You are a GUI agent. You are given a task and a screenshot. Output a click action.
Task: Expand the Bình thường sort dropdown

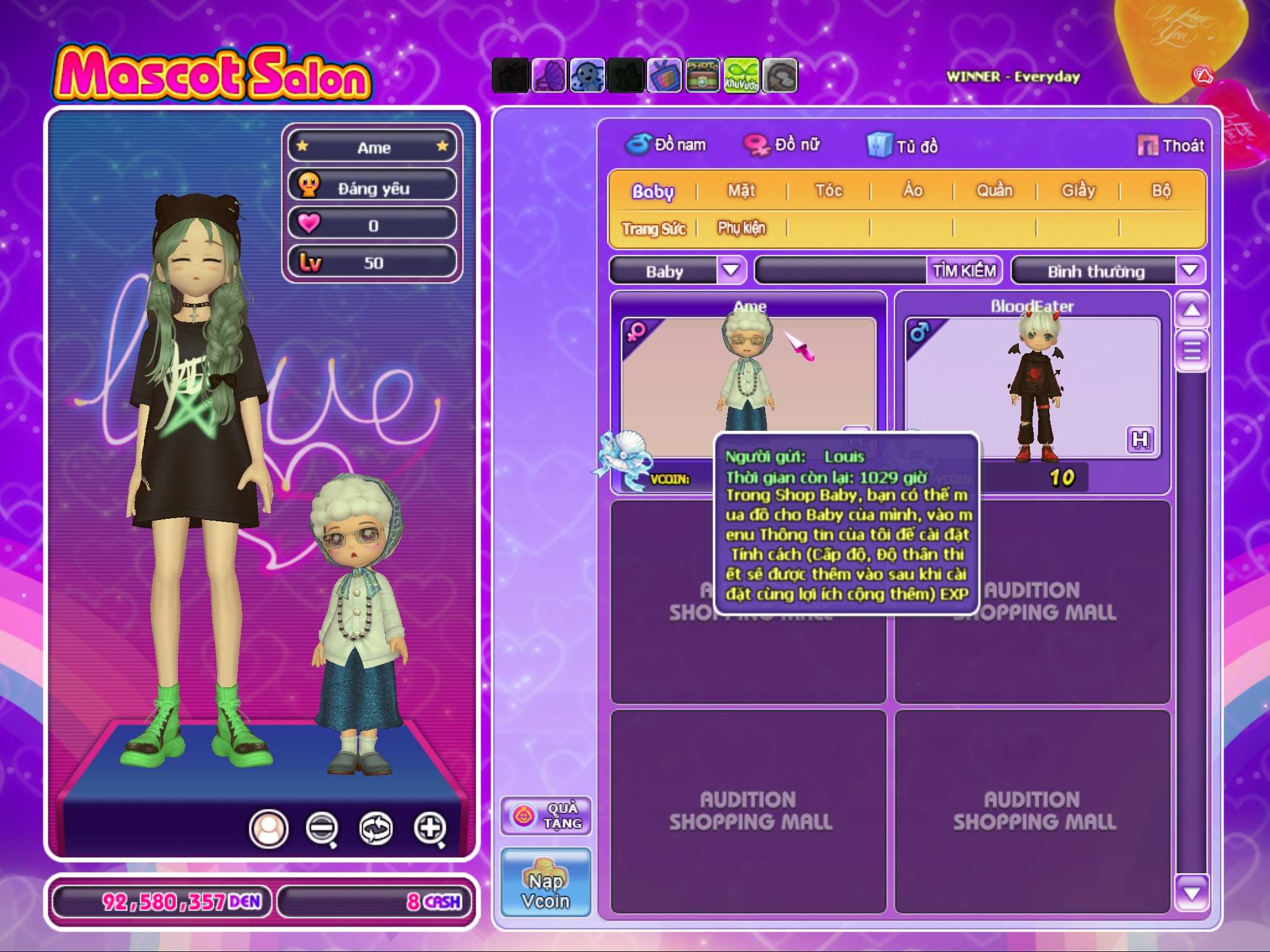(1189, 270)
